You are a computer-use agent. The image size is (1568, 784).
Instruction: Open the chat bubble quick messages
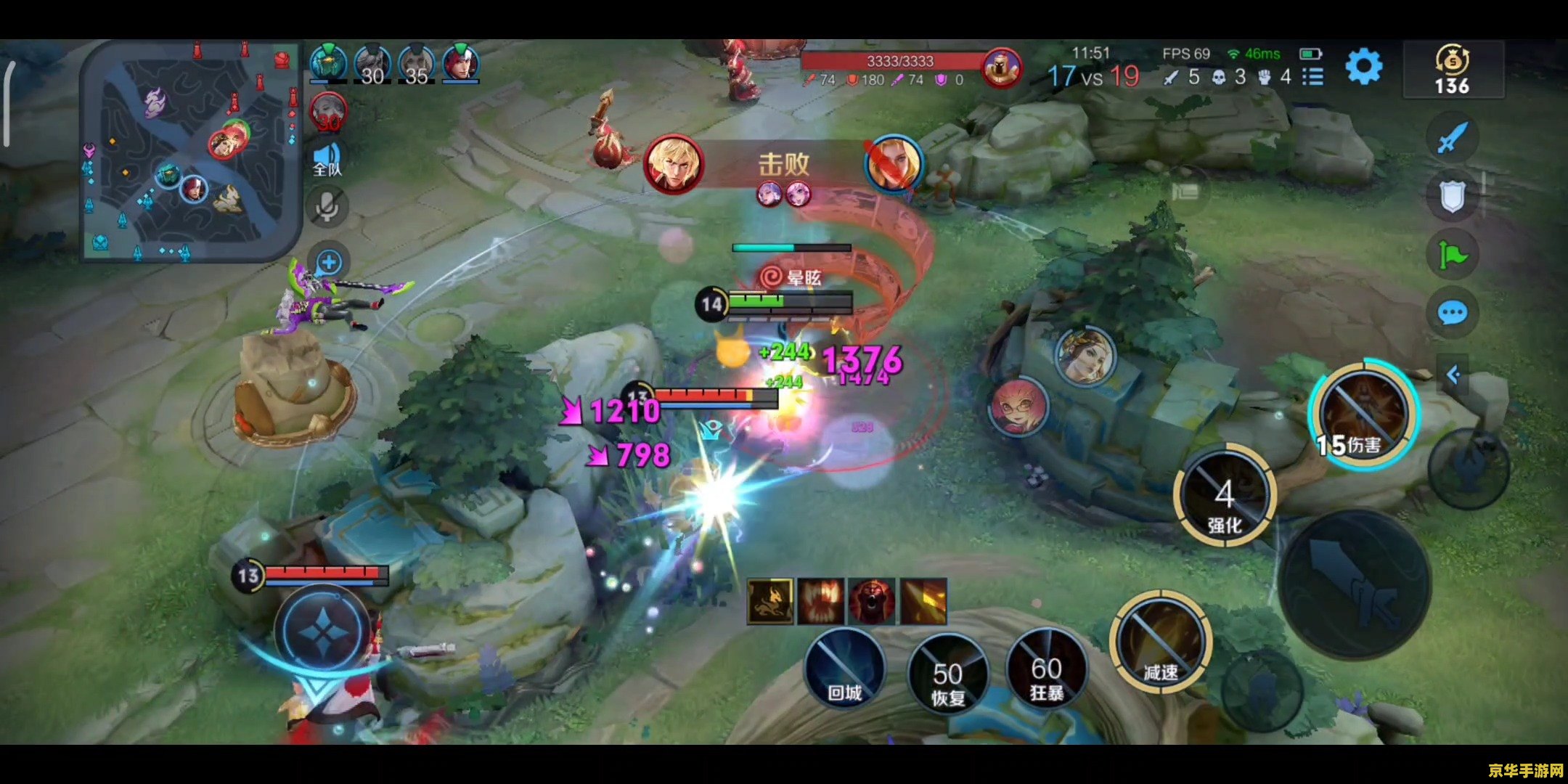point(1452,313)
